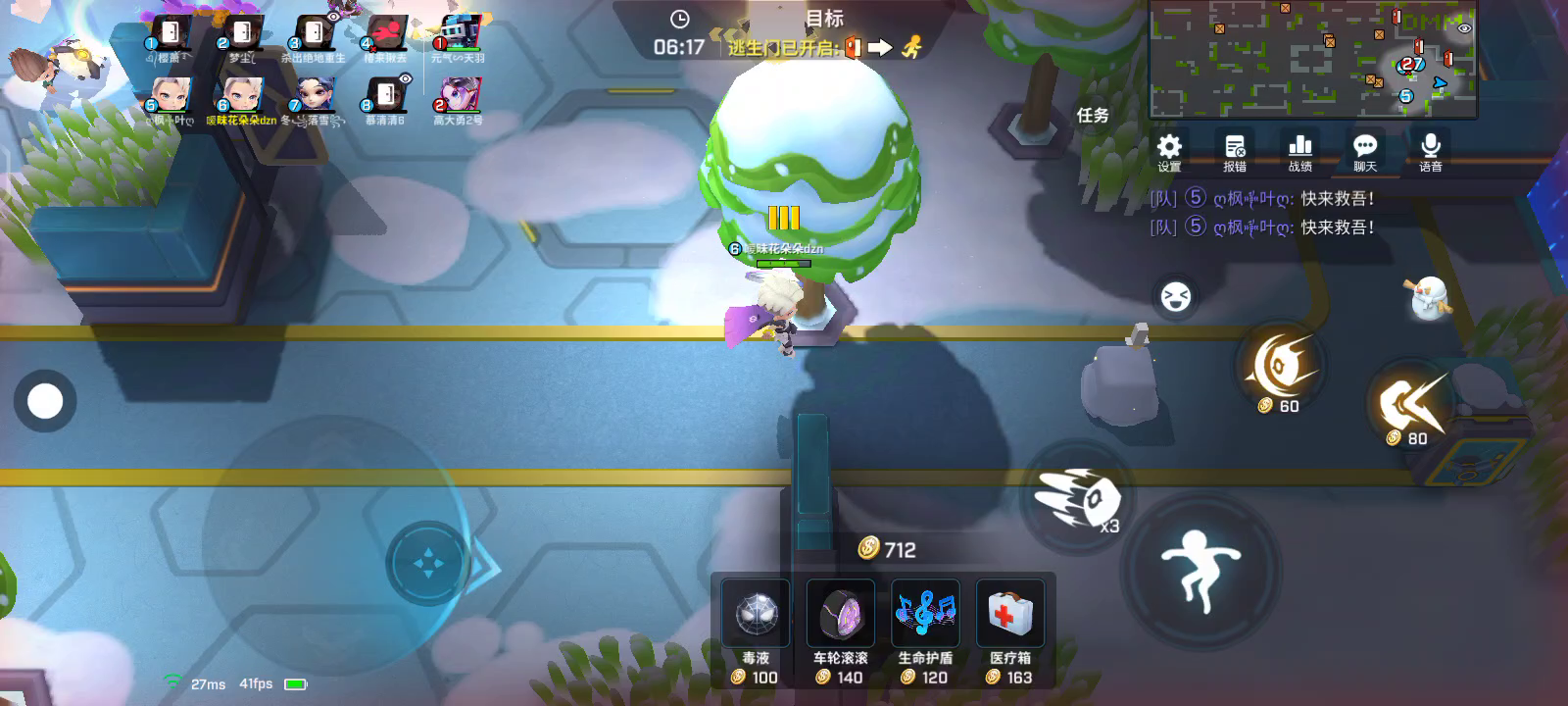This screenshot has height=706, width=1568.
Task: Buy the 车轮滚滚 wheel item for 140
Action: point(841,629)
